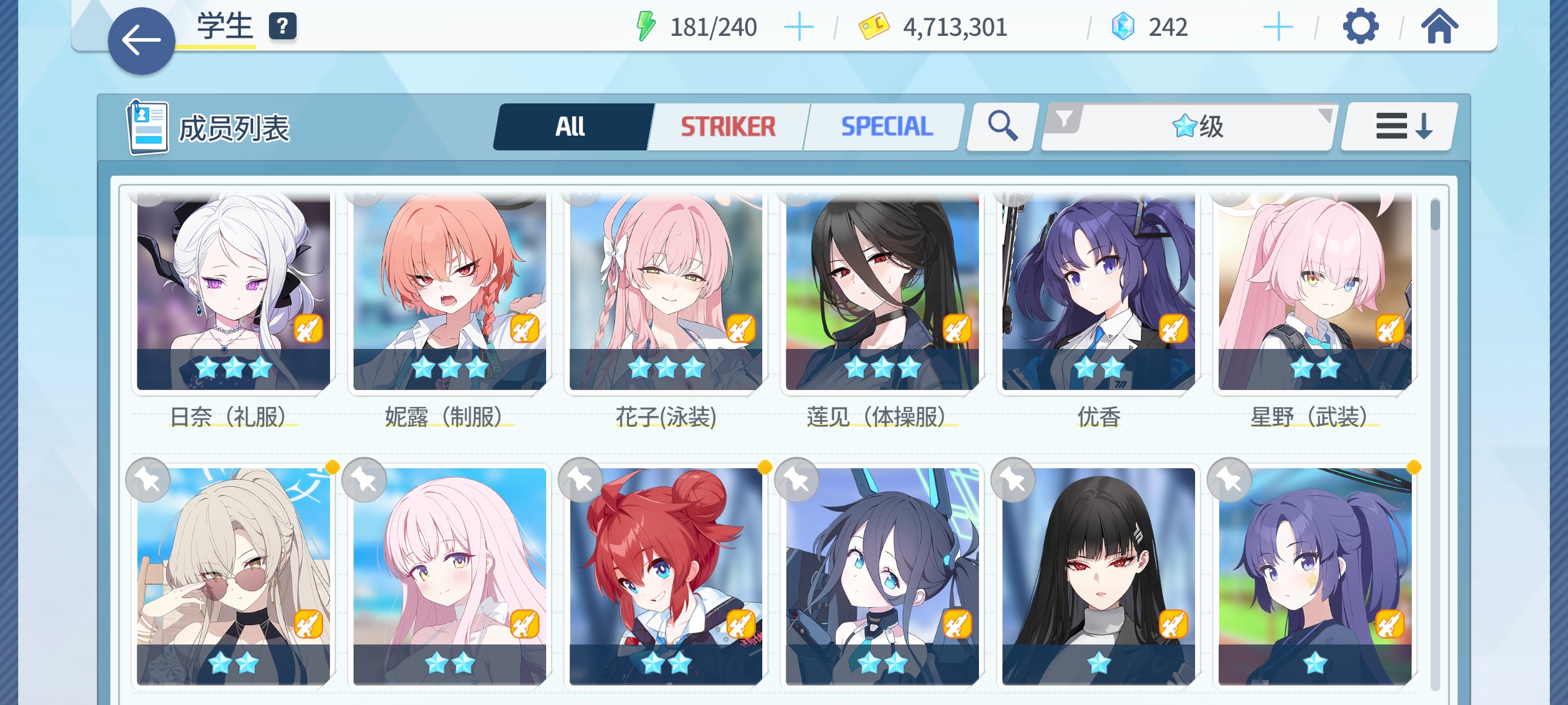Tap the lightning AP energy icon

645,26
